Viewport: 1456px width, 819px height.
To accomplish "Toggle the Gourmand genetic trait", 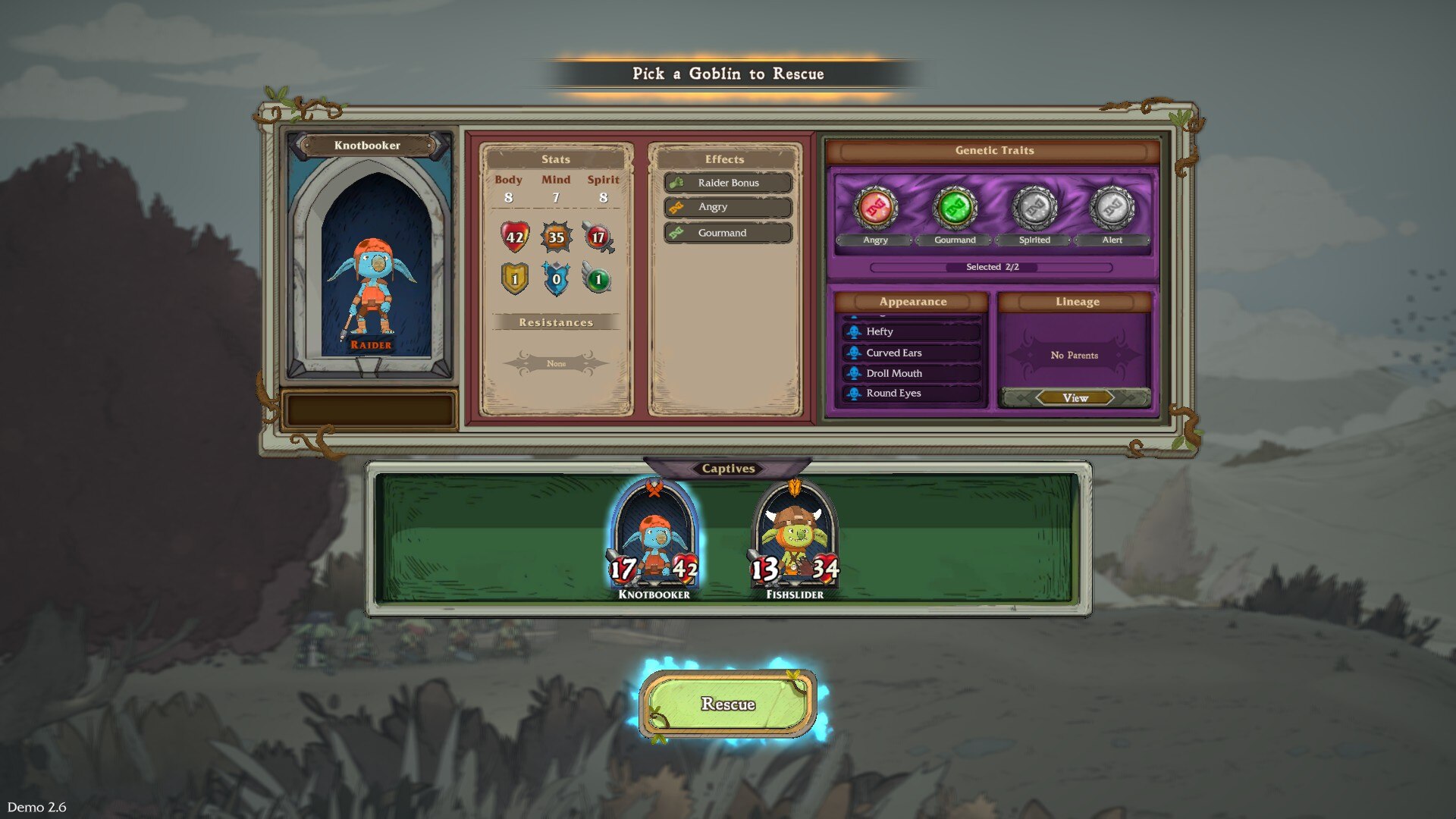I will [x=955, y=208].
